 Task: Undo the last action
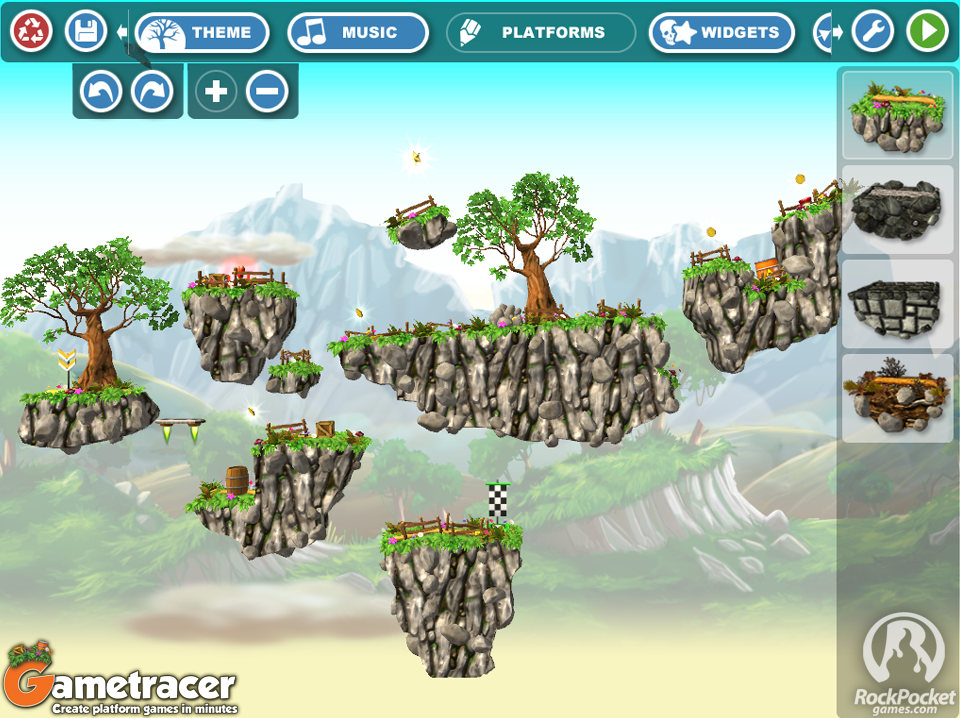click(101, 92)
